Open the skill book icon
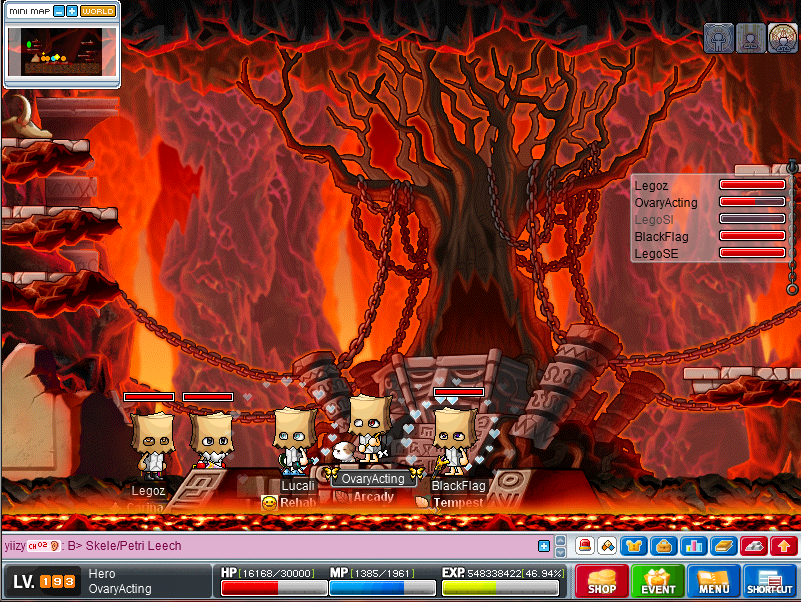 point(722,546)
